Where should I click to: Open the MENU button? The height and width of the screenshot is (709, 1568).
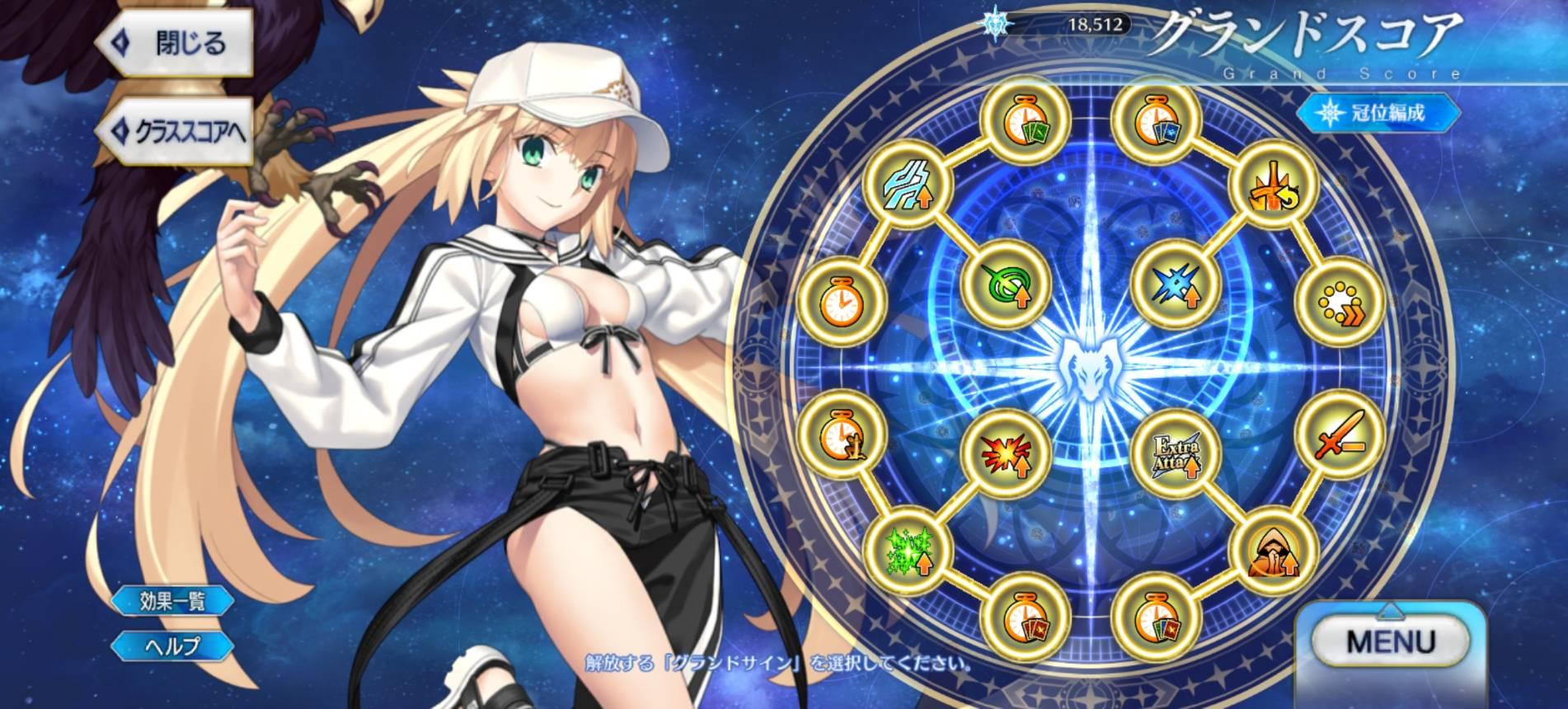pyautogui.click(x=1390, y=641)
